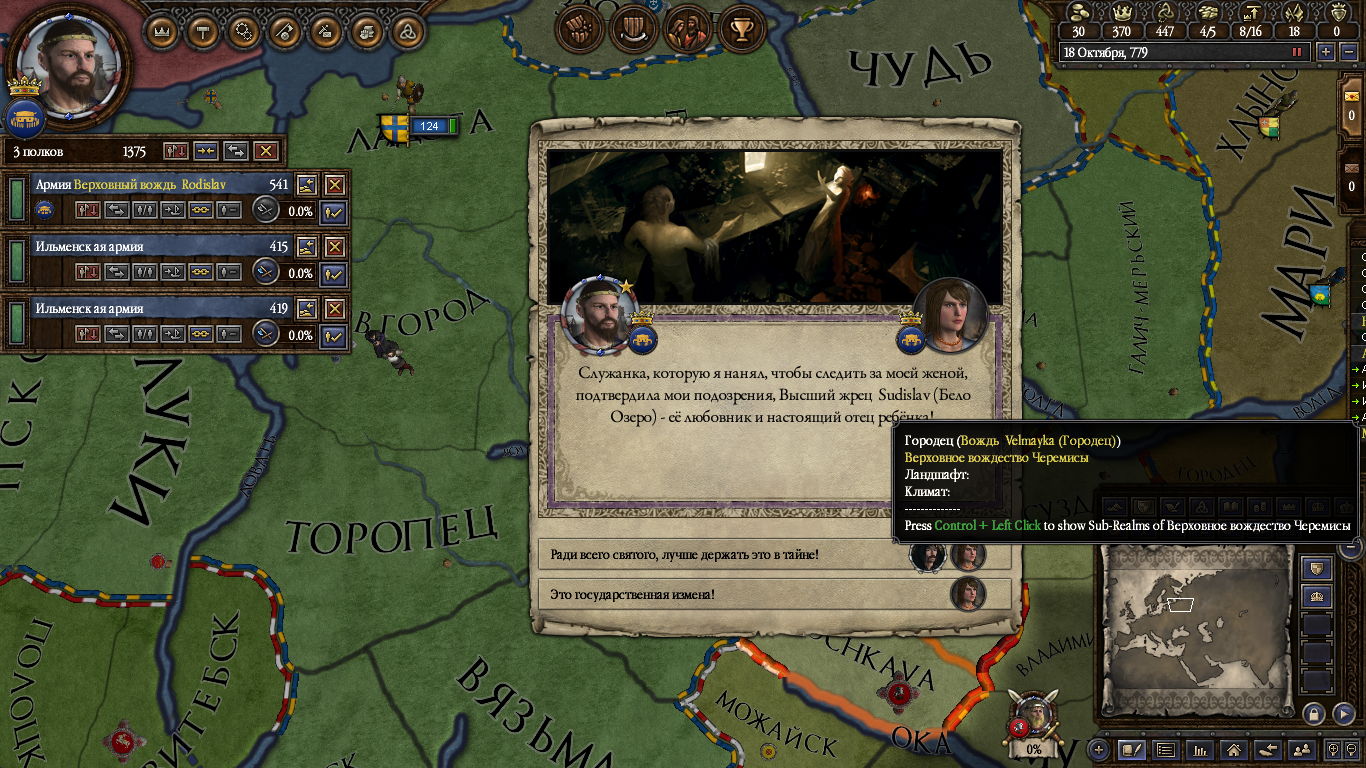Increase game speed with the plus button
Viewport: 1366px width, 768px height.
click(x=1326, y=52)
